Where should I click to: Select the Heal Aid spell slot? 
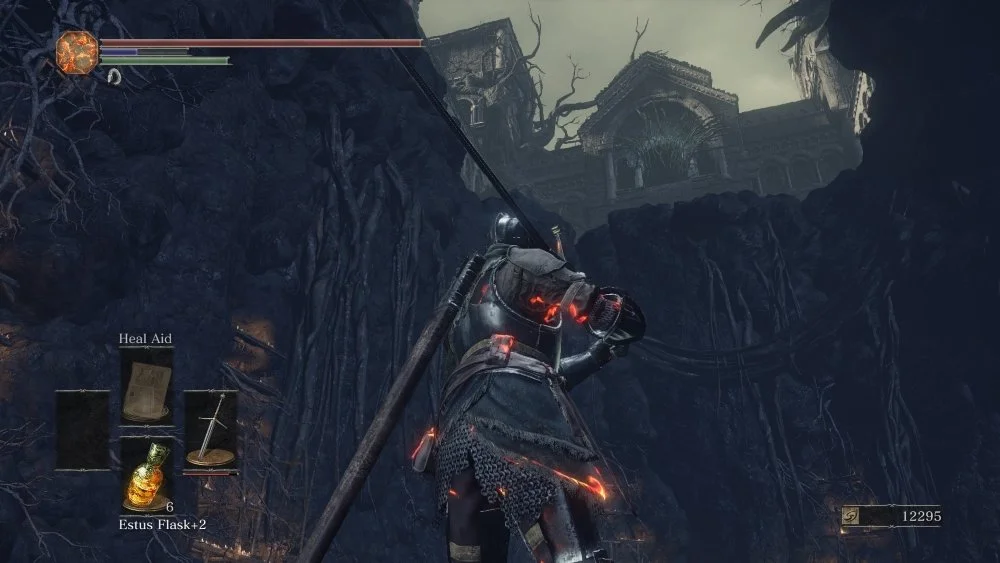point(146,387)
